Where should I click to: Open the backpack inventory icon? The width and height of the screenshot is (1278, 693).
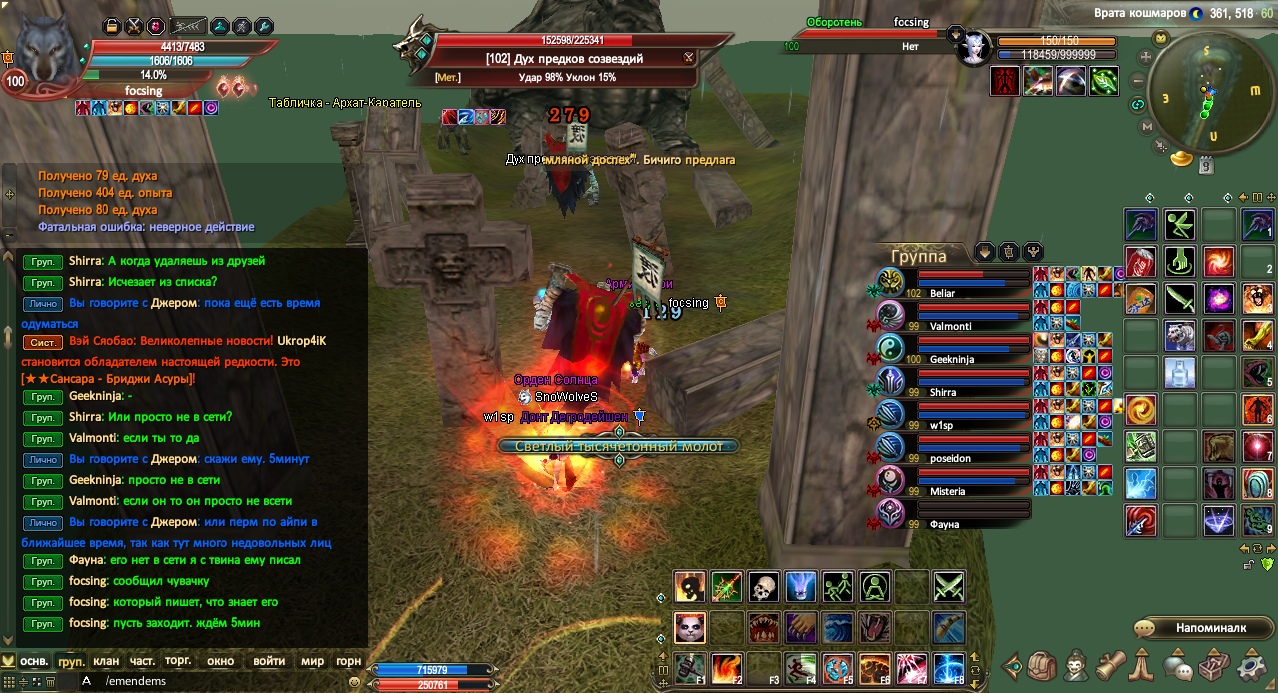click(1043, 665)
